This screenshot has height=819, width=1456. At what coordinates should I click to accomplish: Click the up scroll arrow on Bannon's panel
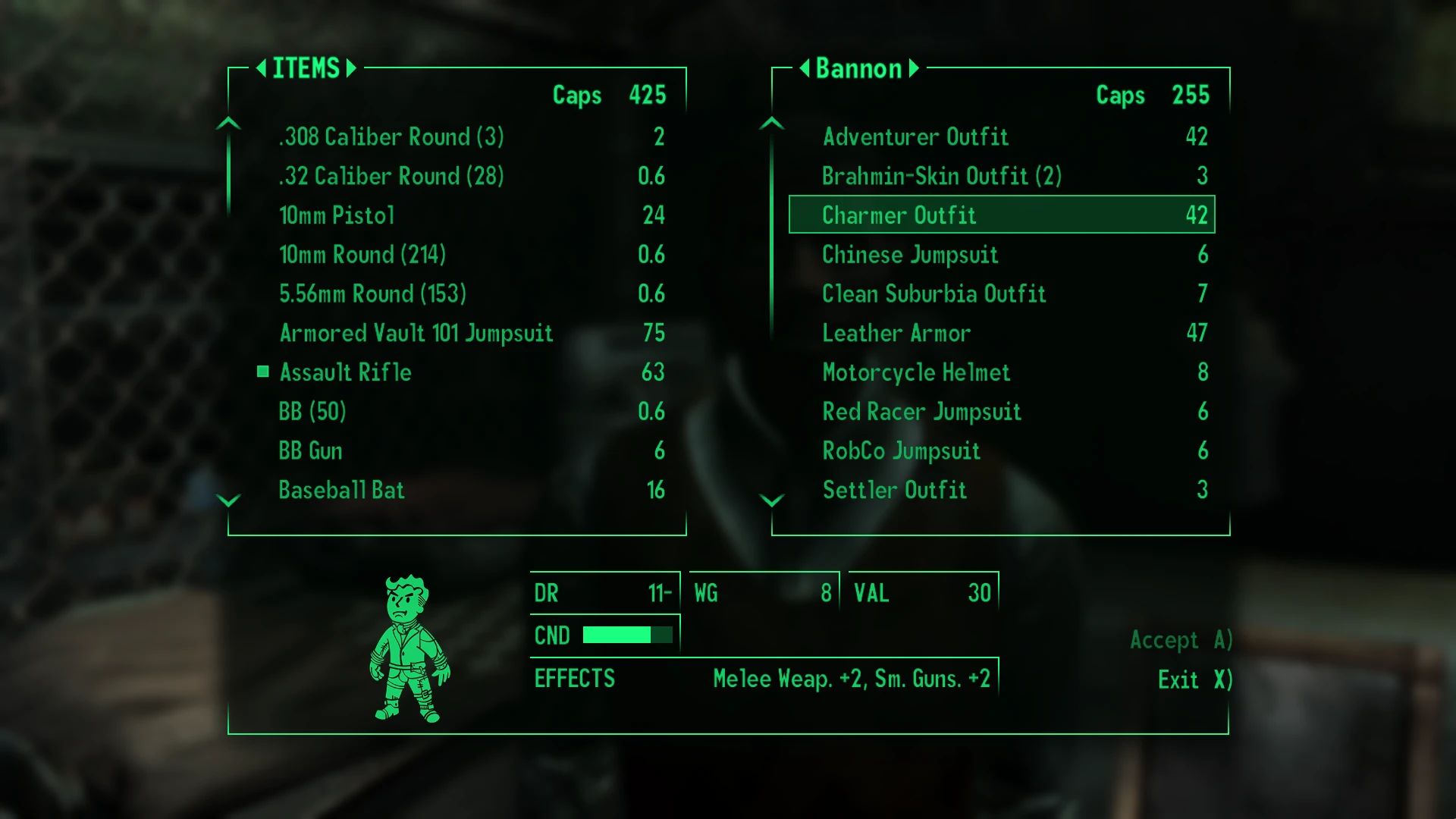773,121
